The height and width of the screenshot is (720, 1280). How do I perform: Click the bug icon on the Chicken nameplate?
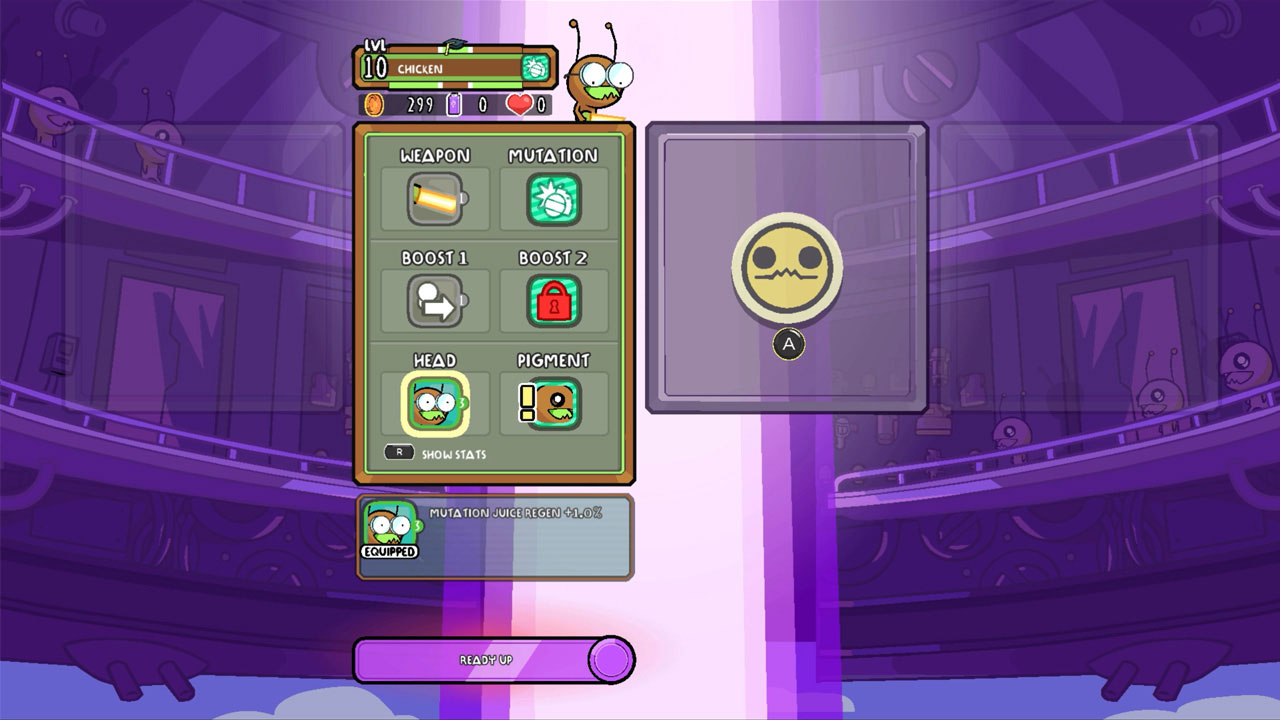coord(537,68)
